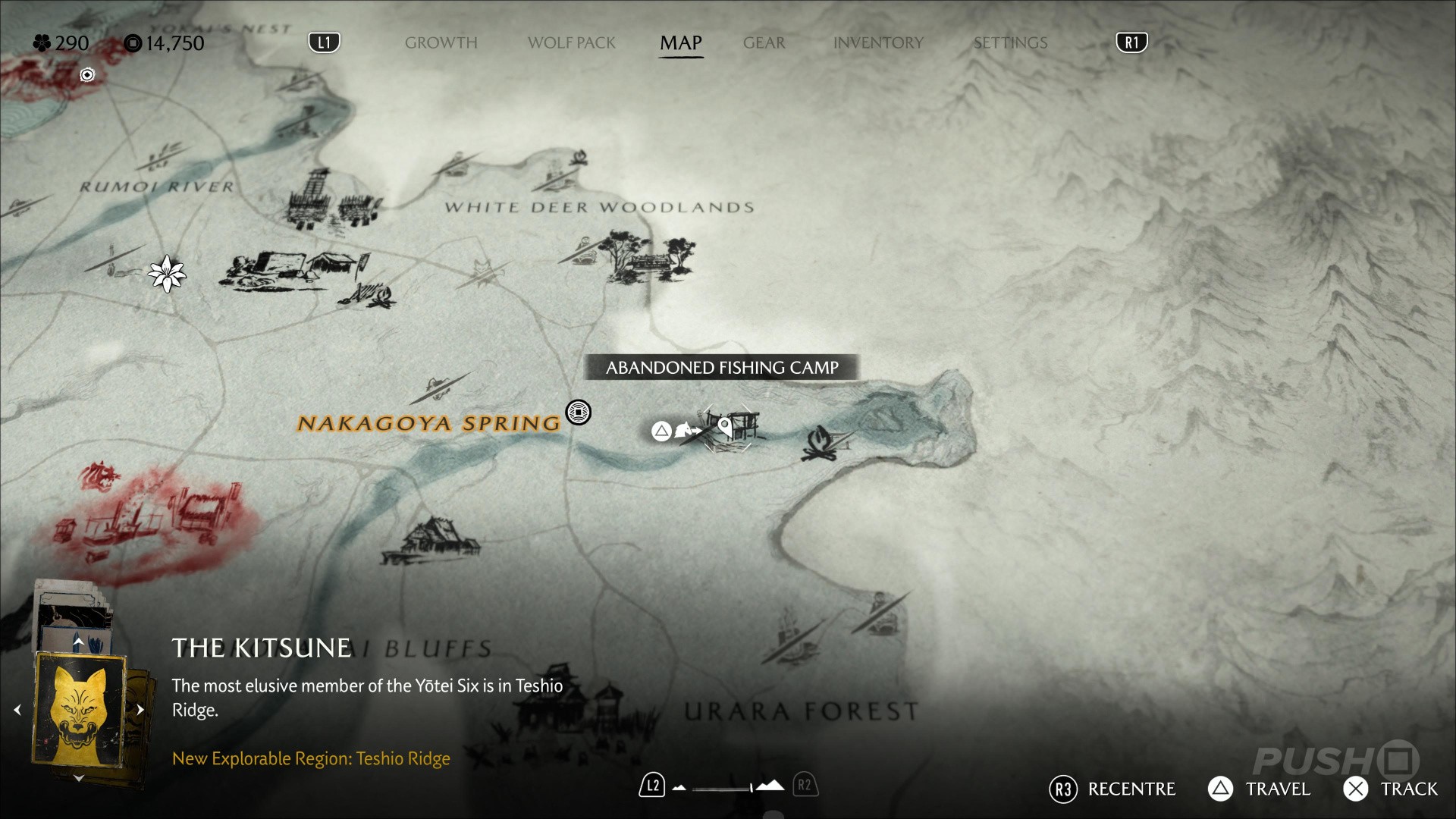Choose the white flower map marker

(x=166, y=273)
